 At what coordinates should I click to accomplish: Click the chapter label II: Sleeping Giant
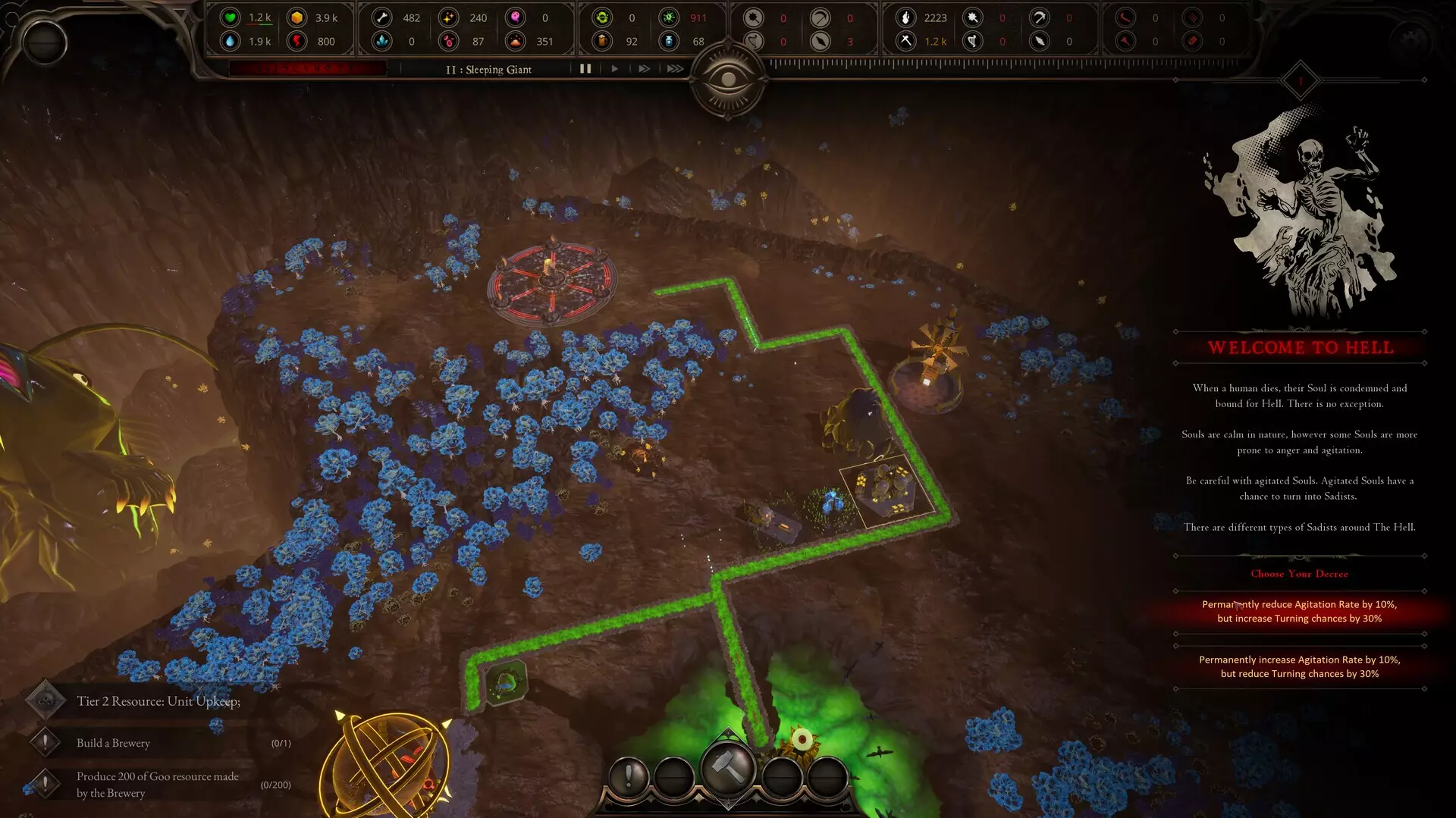coord(490,69)
